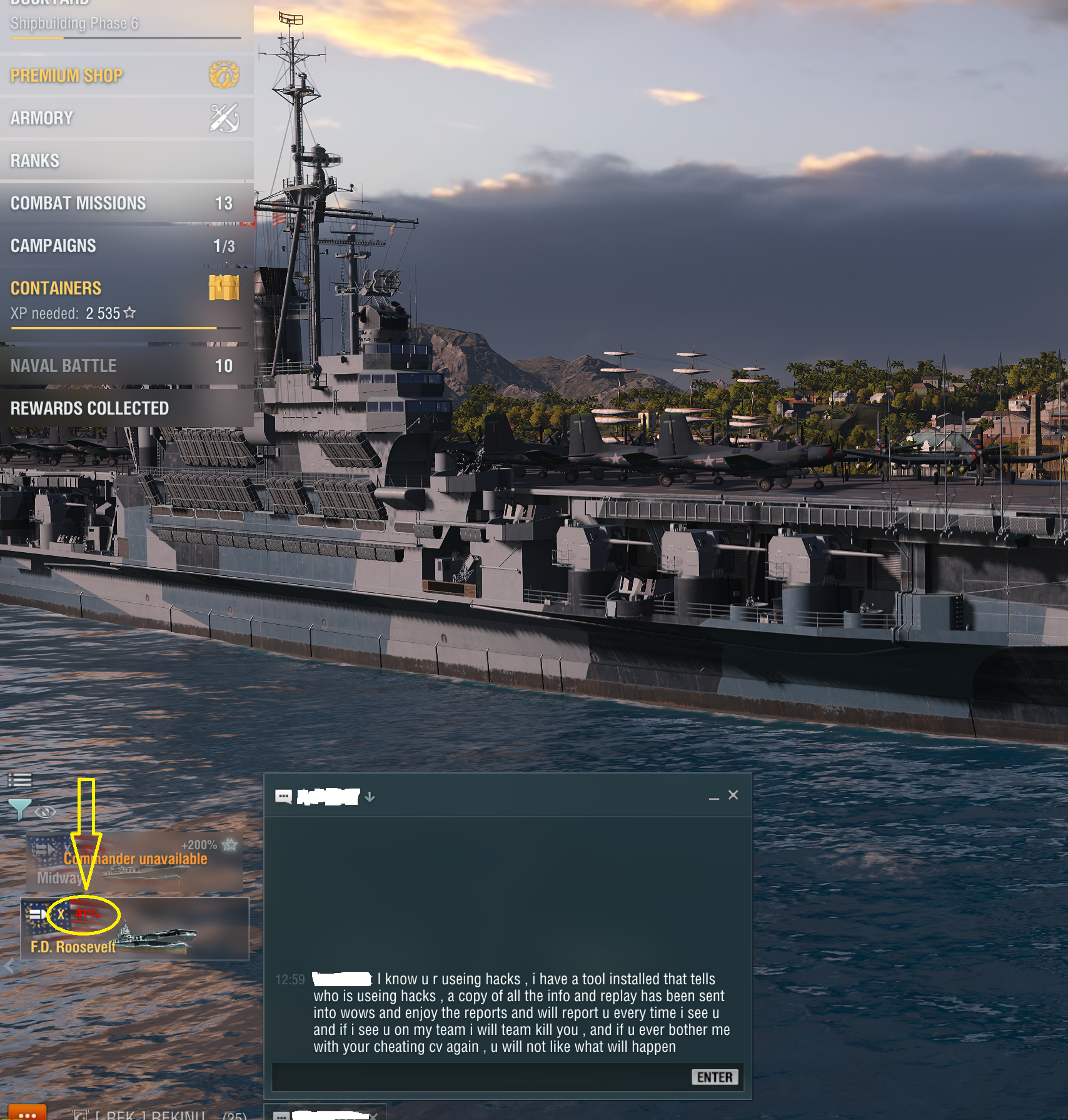1068x1120 pixels.
Task: View Combat Missions list
Action: (x=125, y=203)
